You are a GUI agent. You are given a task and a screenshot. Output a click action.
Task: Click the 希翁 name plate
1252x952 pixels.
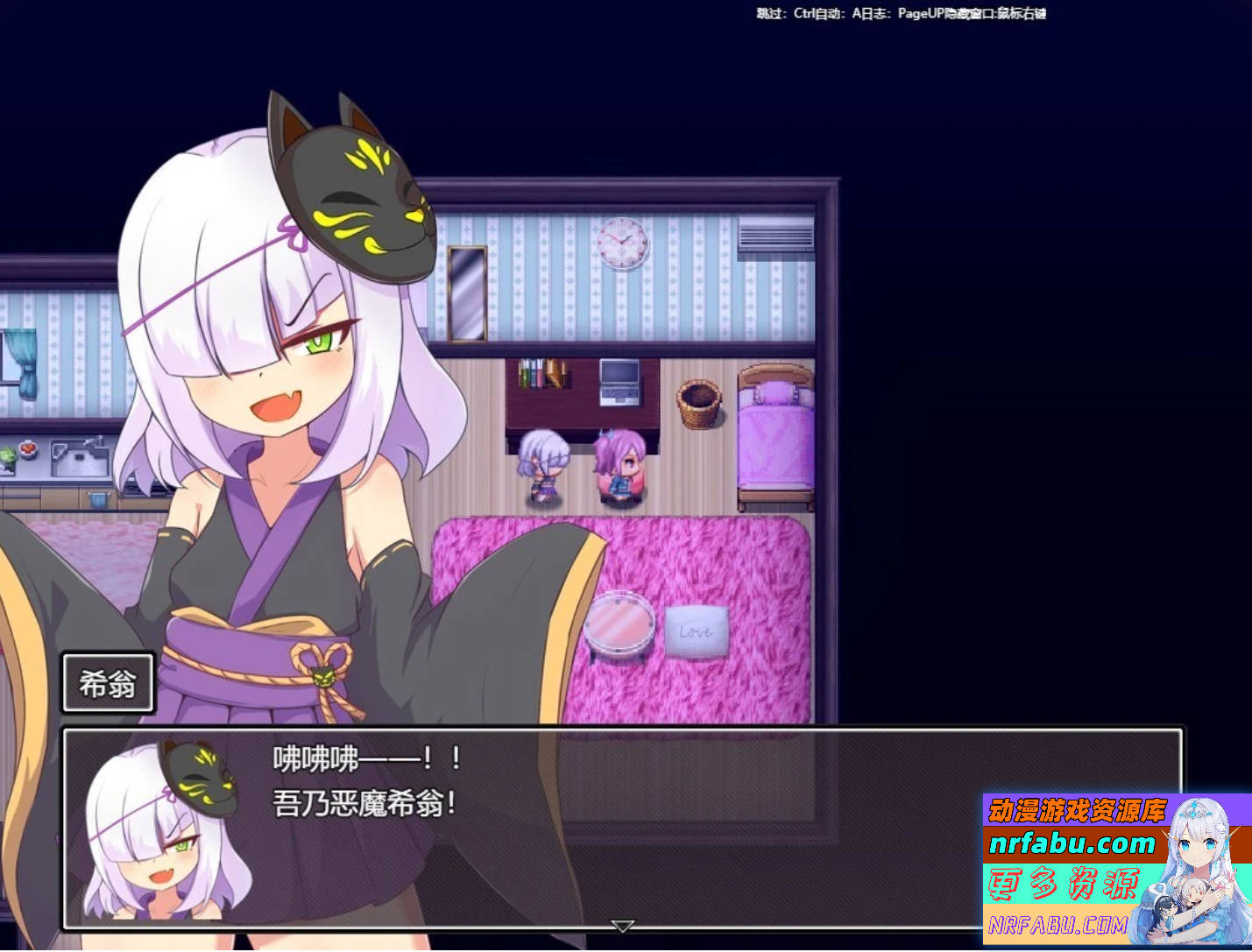click(x=108, y=684)
